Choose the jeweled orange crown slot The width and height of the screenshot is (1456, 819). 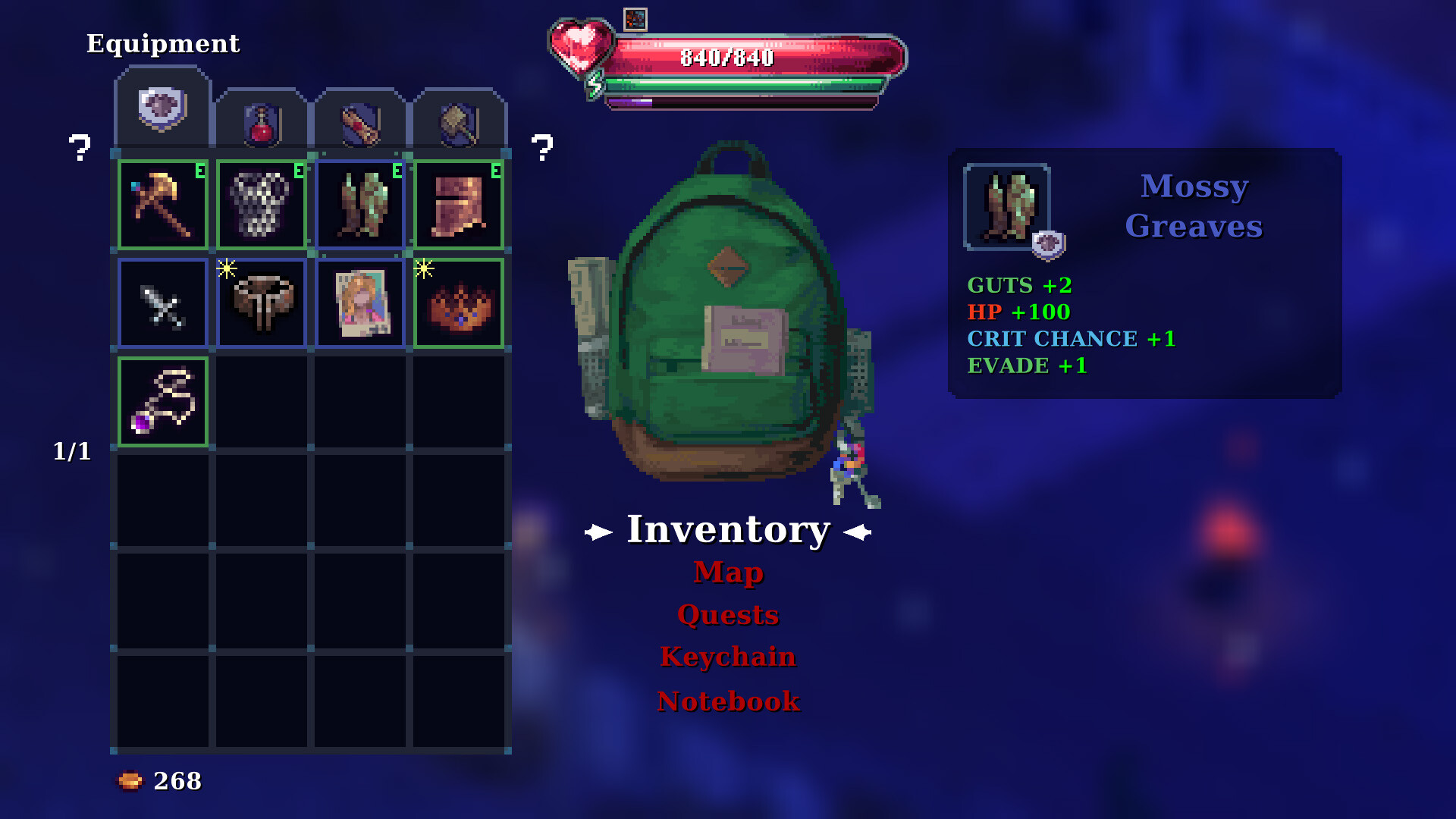coord(459,303)
